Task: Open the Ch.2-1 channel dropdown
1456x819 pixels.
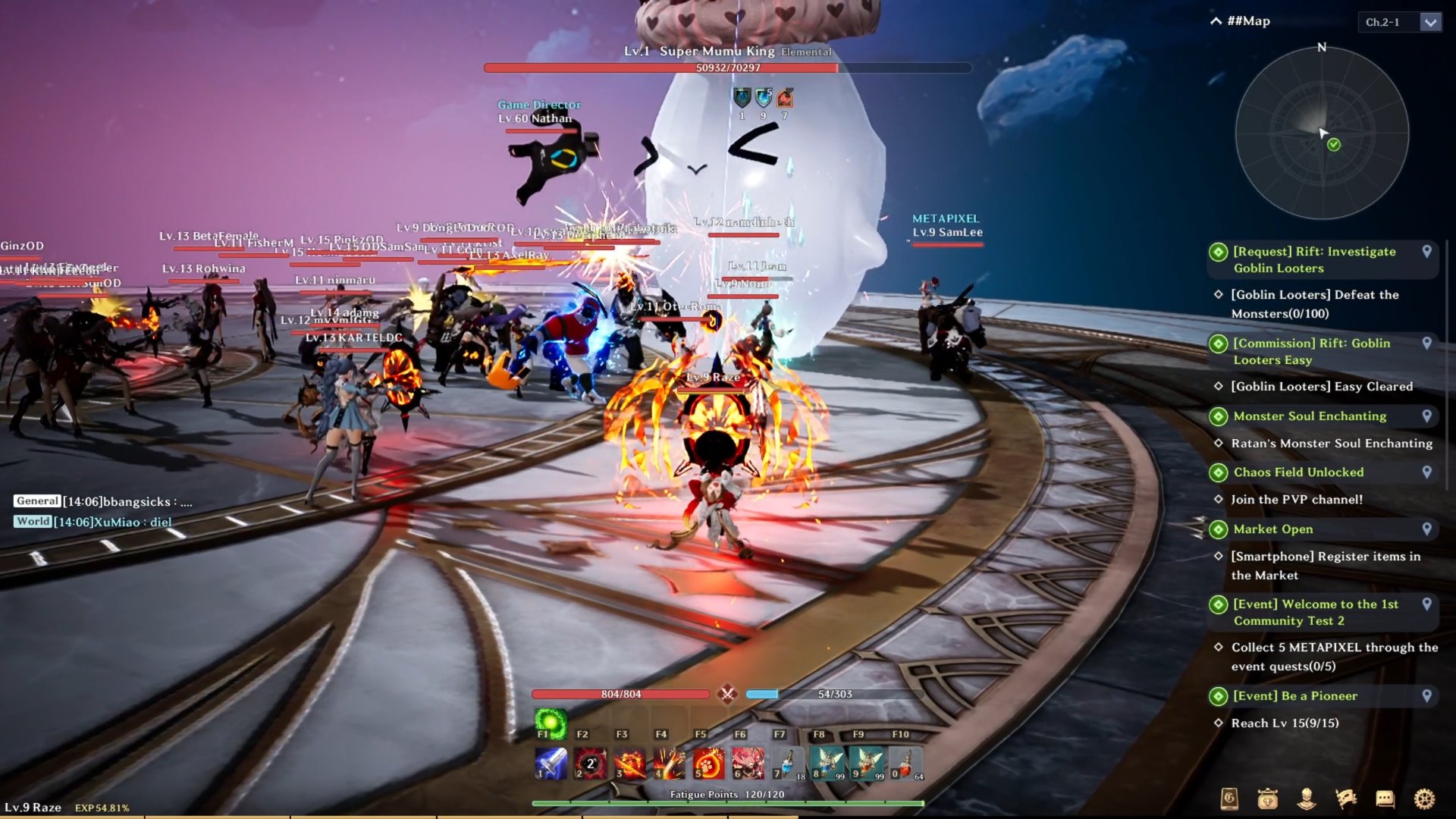Action: (1430, 22)
